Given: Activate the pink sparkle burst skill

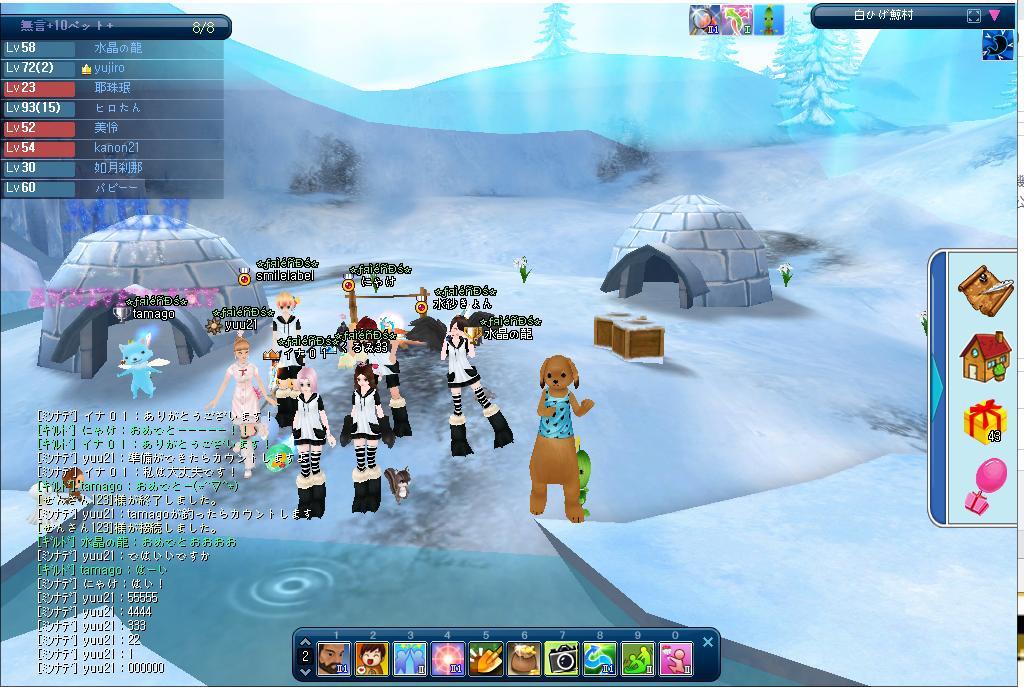Looking at the screenshot, I should point(448,659).
